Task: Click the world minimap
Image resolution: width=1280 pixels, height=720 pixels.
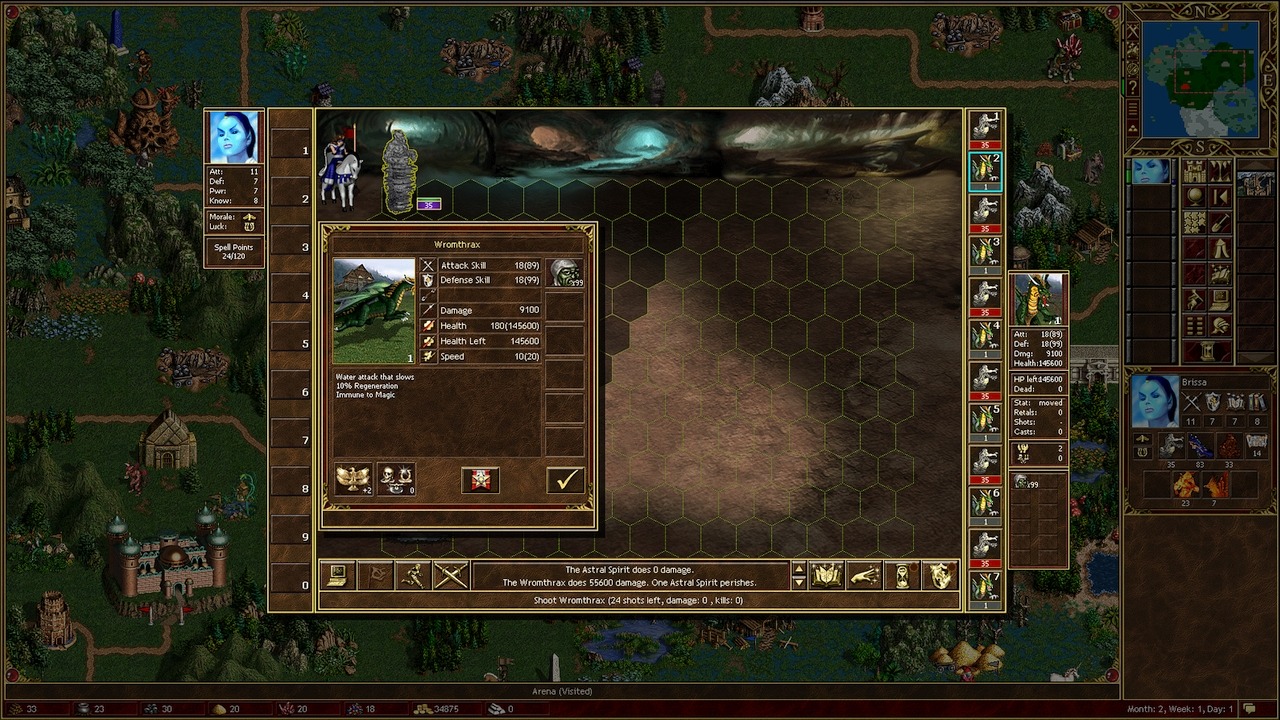Action: pyautogui.click(x=1200, y=79)
